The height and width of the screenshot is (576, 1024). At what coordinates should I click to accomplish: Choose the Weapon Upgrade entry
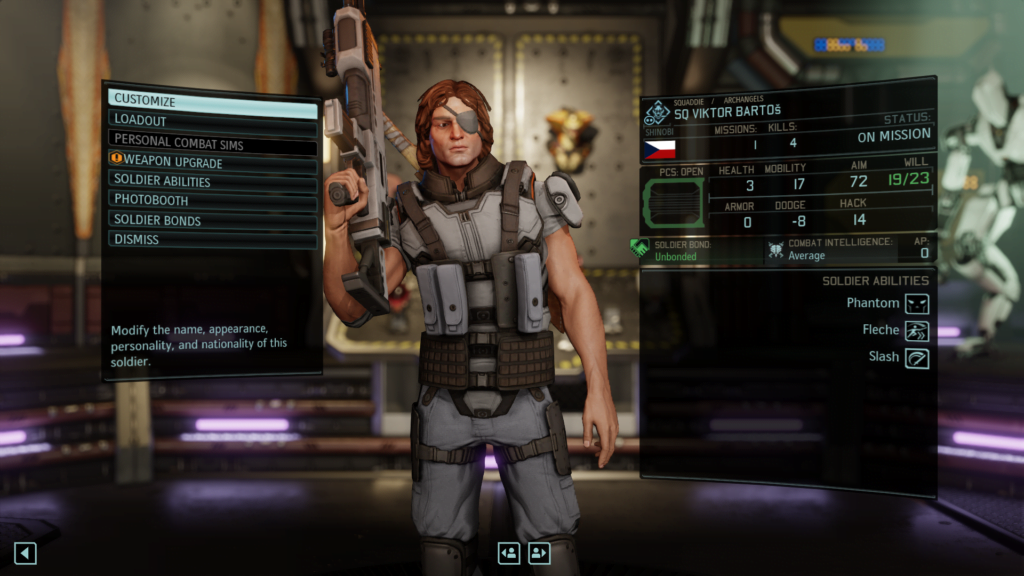(x=212, y=162)
